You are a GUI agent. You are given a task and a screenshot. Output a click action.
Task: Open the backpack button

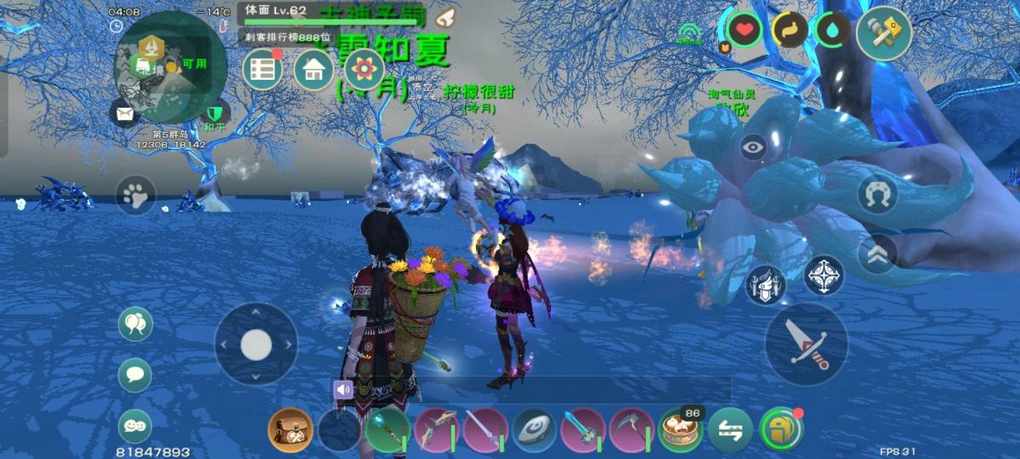(780, 431)
